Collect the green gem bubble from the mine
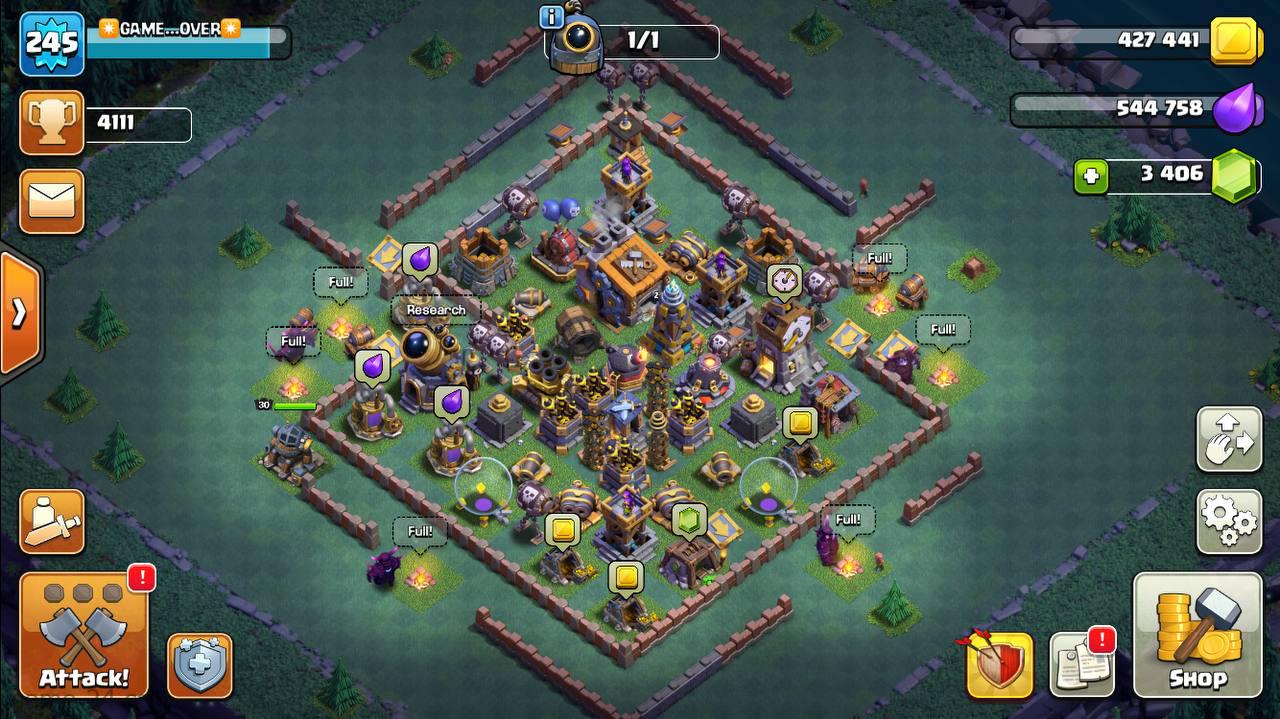 688,520
